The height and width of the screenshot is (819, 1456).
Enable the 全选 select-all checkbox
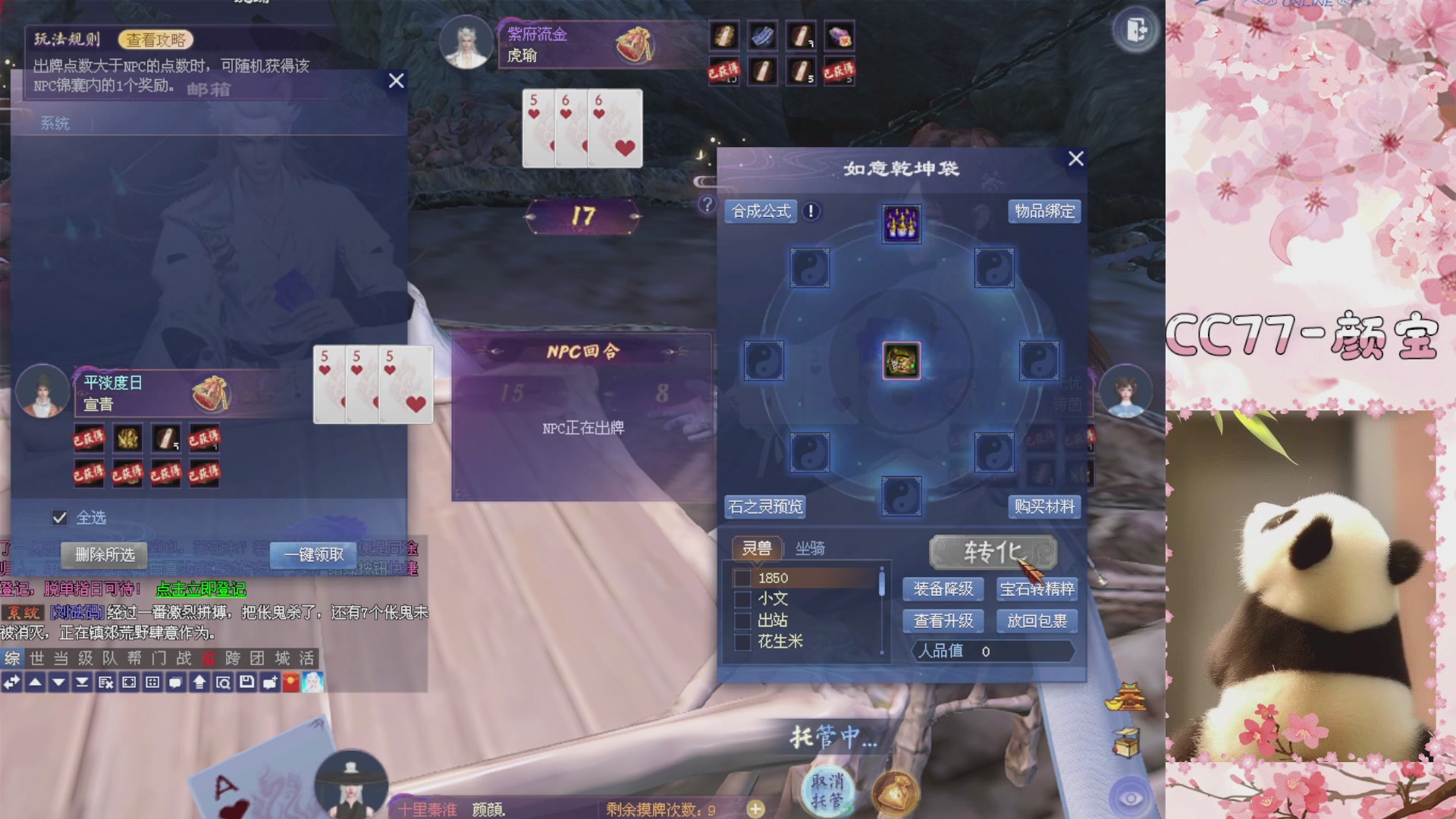[60, 517]
